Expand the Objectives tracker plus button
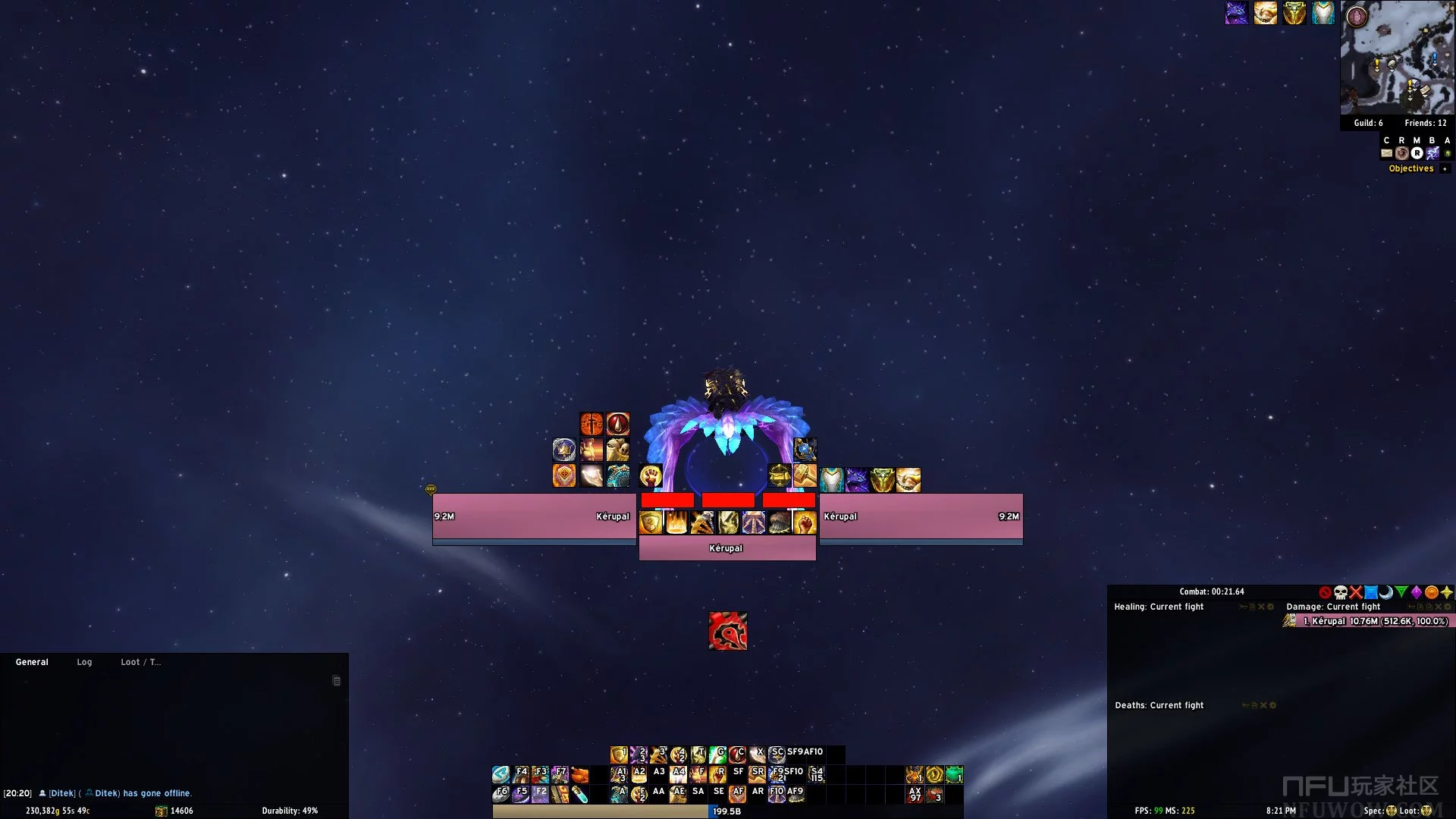The width and height of the screenshot is (1456, 819). click(x=1445, y=168)
